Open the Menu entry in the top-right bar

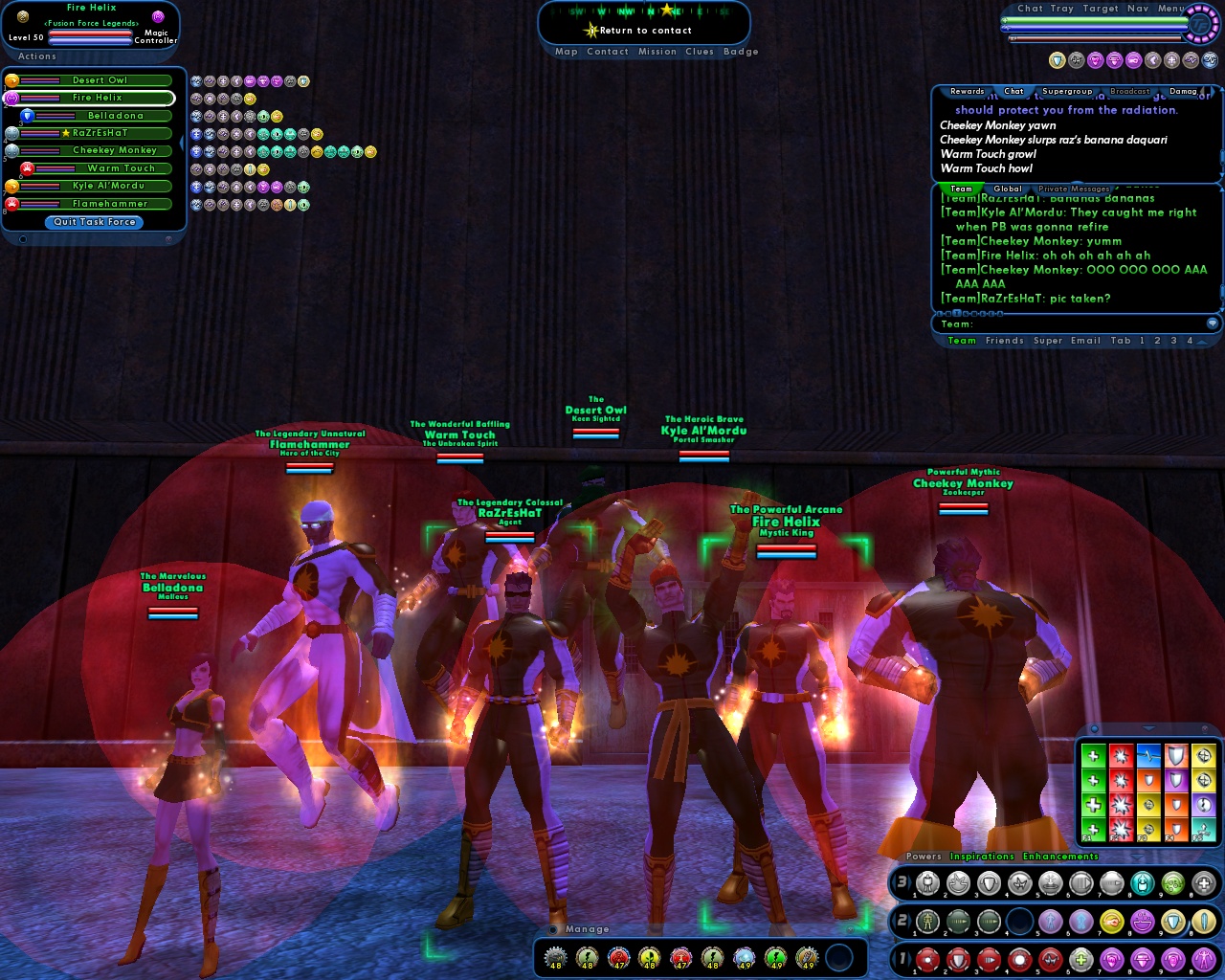pos(1170,9)
